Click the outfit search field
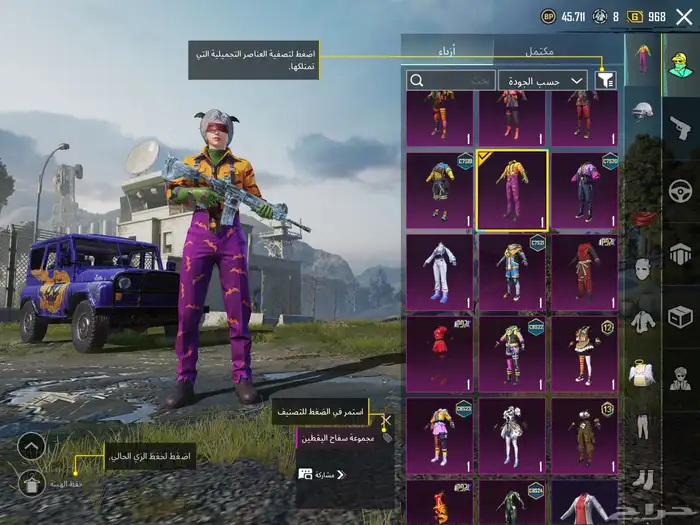Screen dimensions: 700x525 451,80
